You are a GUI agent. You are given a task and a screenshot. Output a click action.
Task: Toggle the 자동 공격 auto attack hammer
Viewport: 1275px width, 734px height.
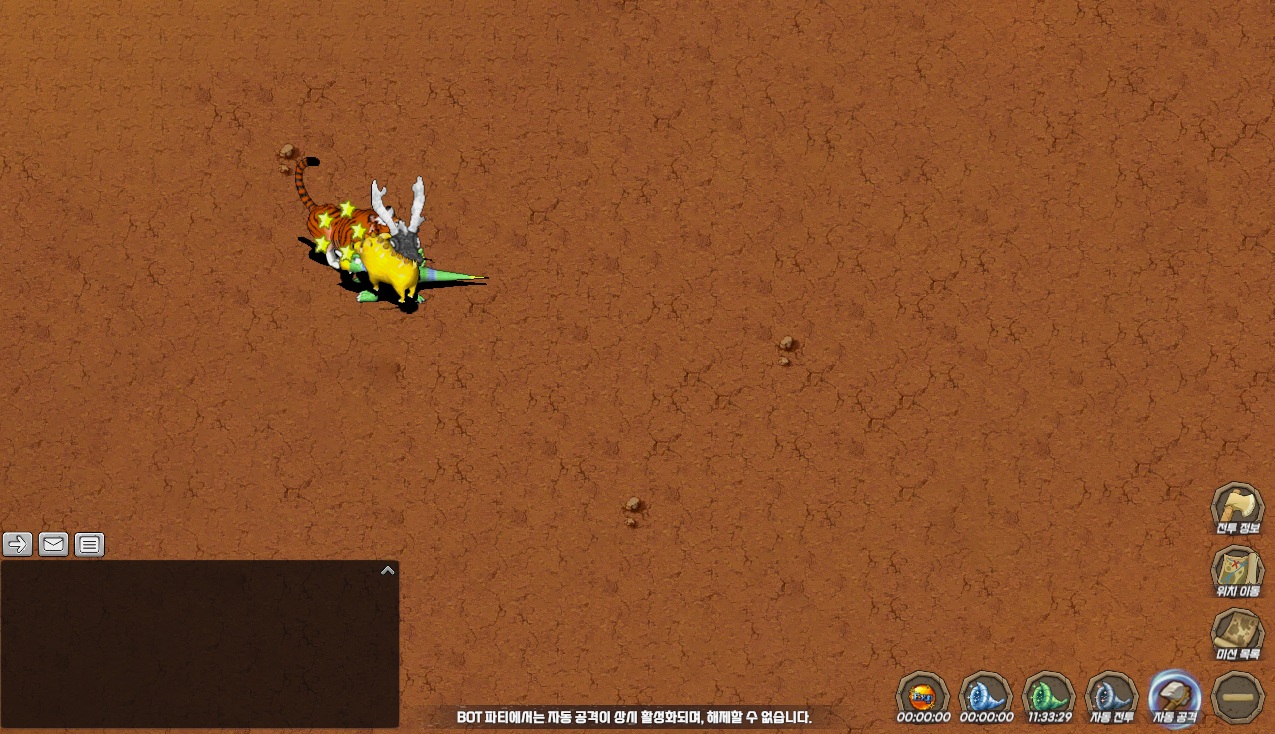point(1174,694)
